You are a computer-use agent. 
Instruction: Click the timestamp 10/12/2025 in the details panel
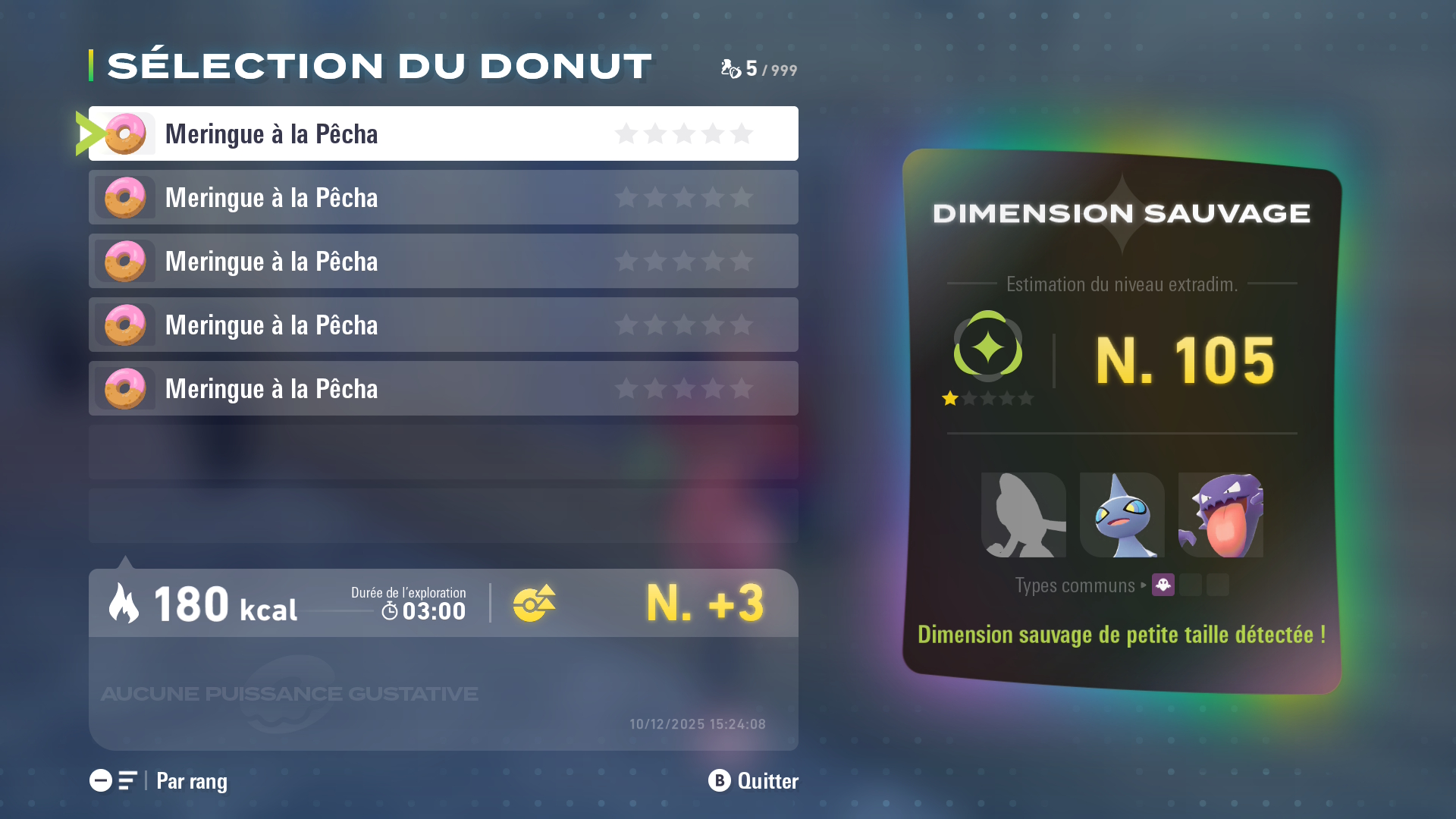(x=696, y=723)
